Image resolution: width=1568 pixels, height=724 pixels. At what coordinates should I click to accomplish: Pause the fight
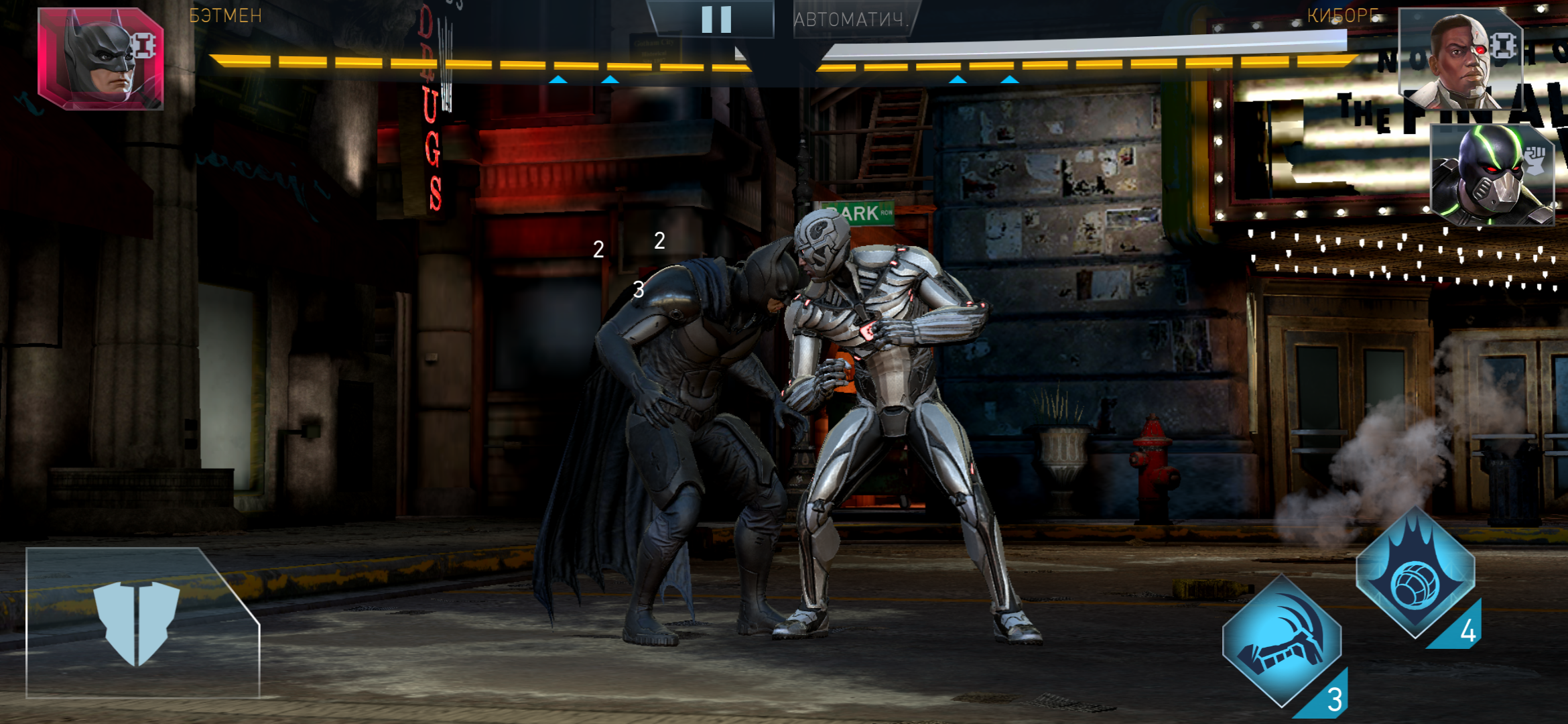[x=716, y=19]
